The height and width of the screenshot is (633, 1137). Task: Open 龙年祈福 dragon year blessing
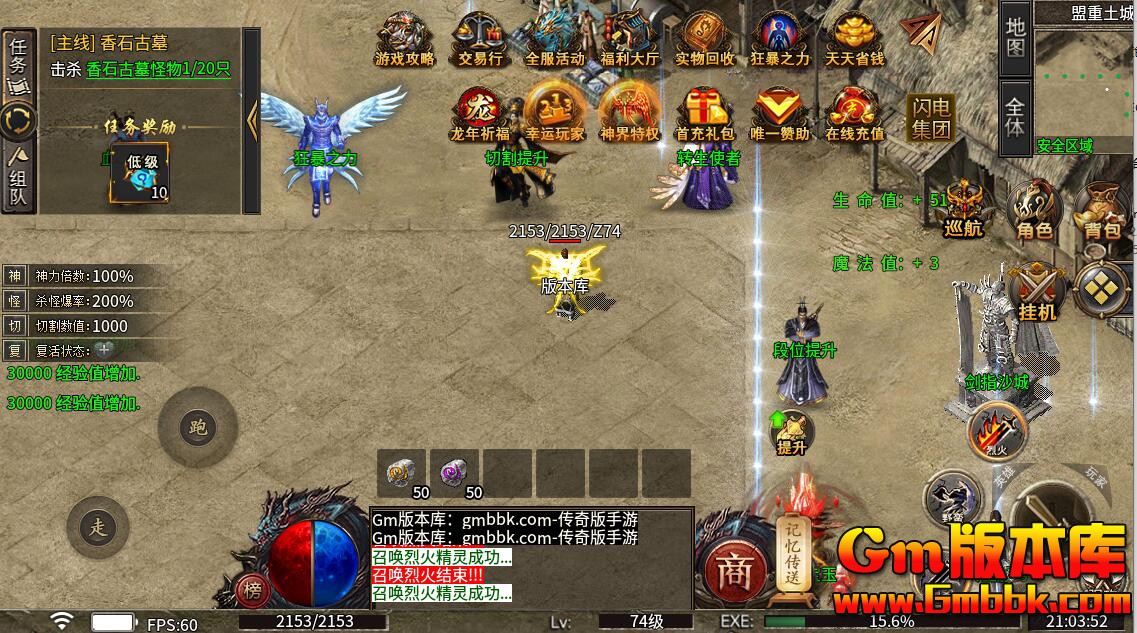tap(479, 112)
